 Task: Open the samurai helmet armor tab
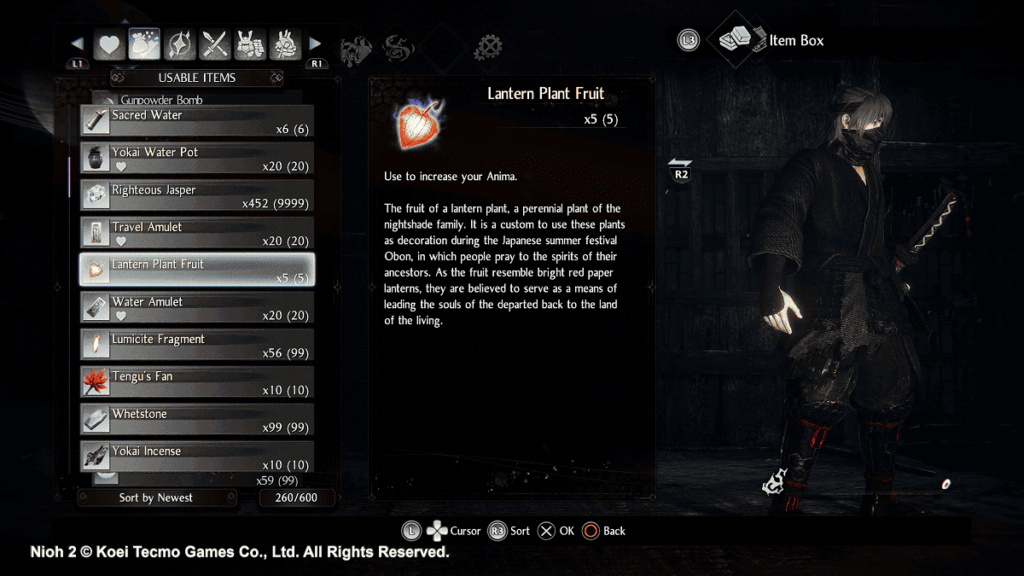pyautogui.click(x=251, y=44)
